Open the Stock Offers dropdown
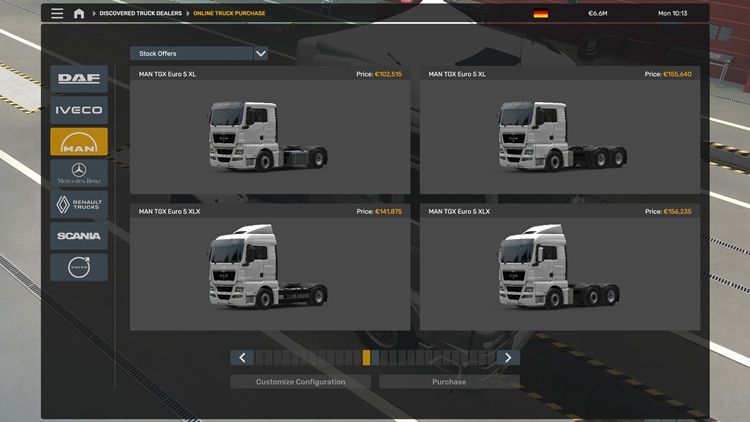This screenshot has height=422, width=750. click(199, 53)
